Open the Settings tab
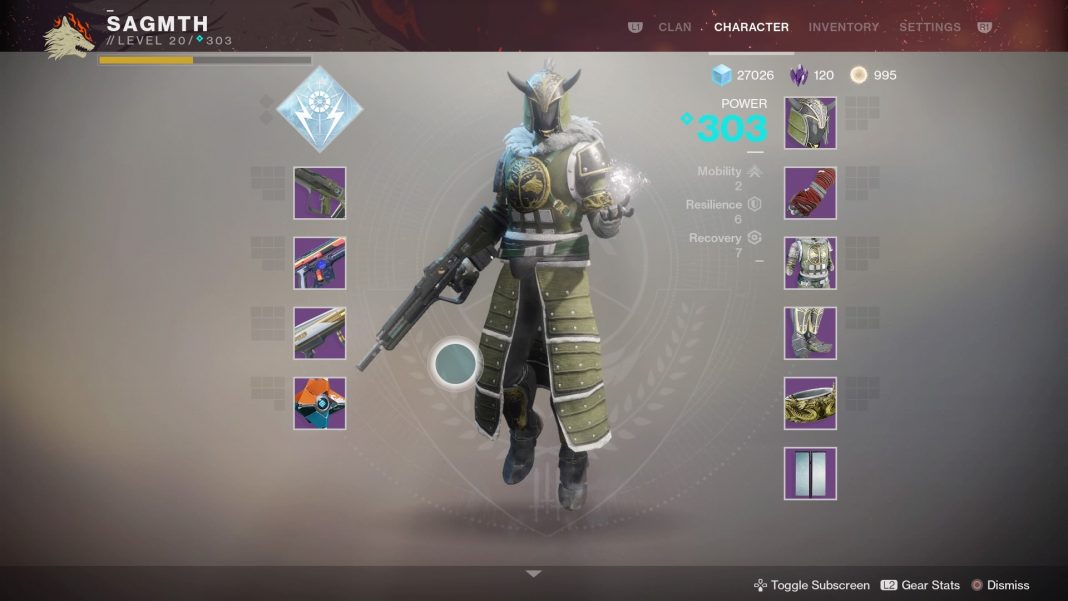The width and height of the screenshot is (1068, 601). (x=929, y=27)
